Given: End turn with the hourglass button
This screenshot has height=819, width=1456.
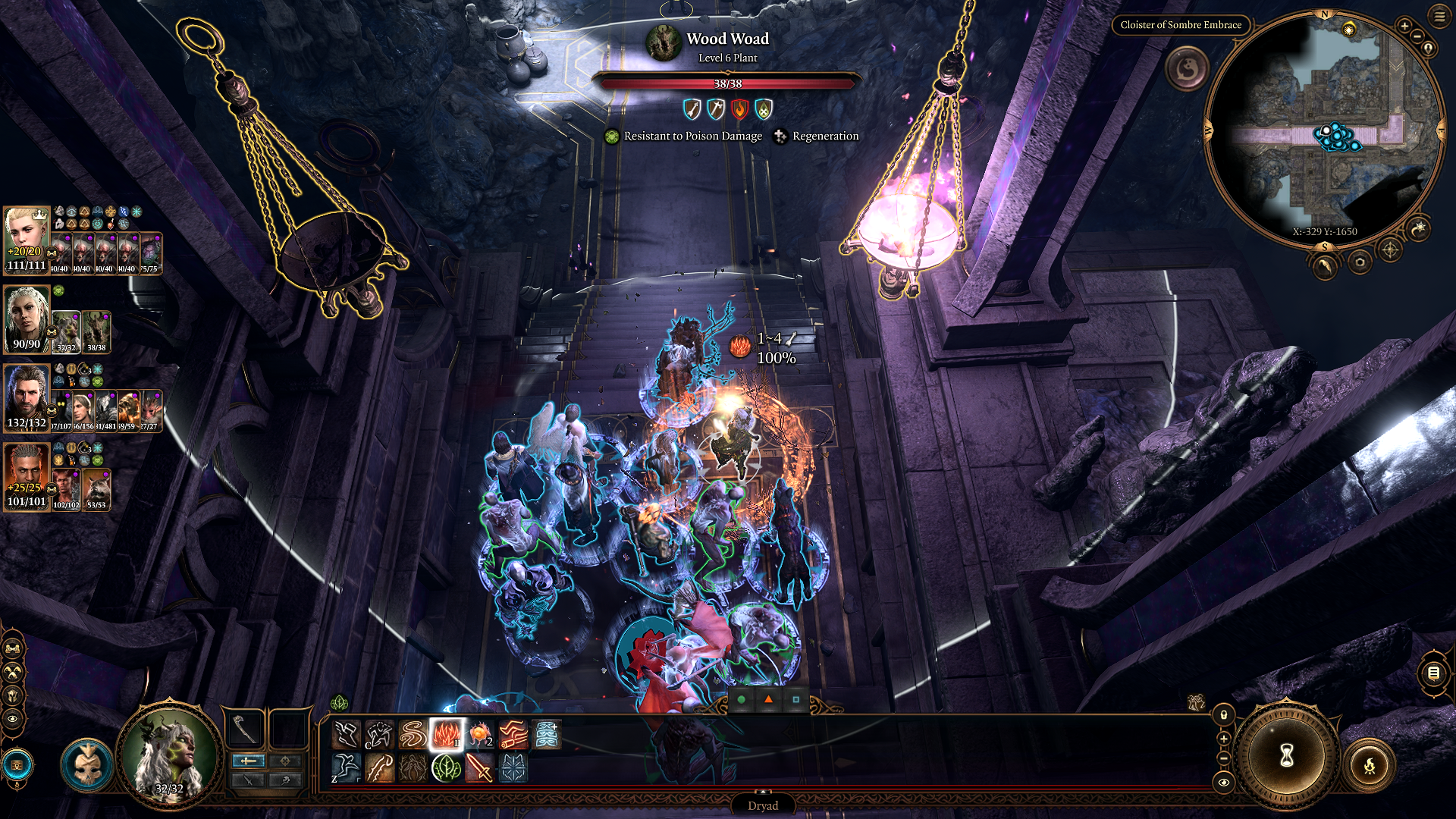Looking at the screenshot, I should pos(1286,755).
